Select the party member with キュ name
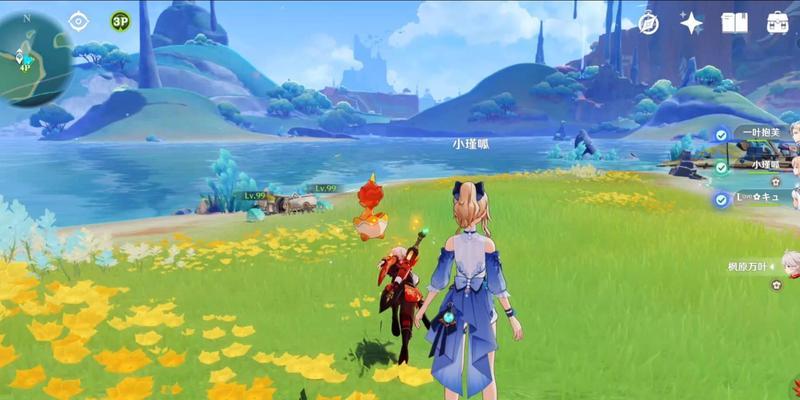Screen dimensions: 800x400 [758, 198]
